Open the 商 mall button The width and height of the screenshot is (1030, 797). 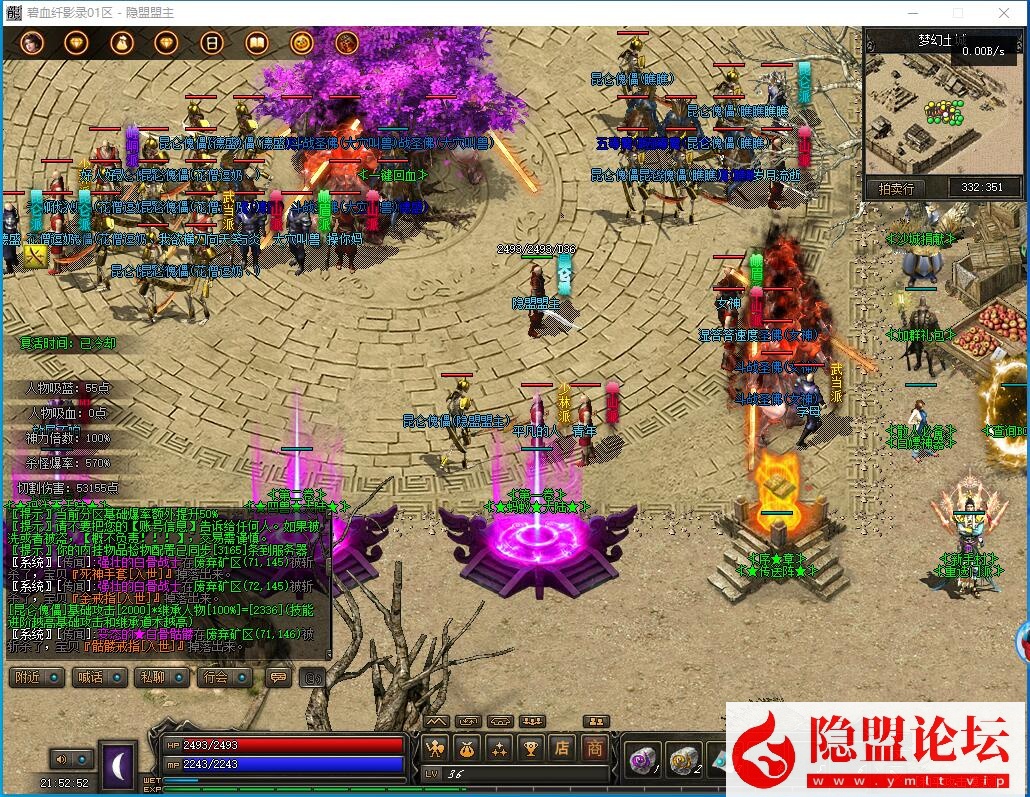pyautogui.click(x=595, y=747)
